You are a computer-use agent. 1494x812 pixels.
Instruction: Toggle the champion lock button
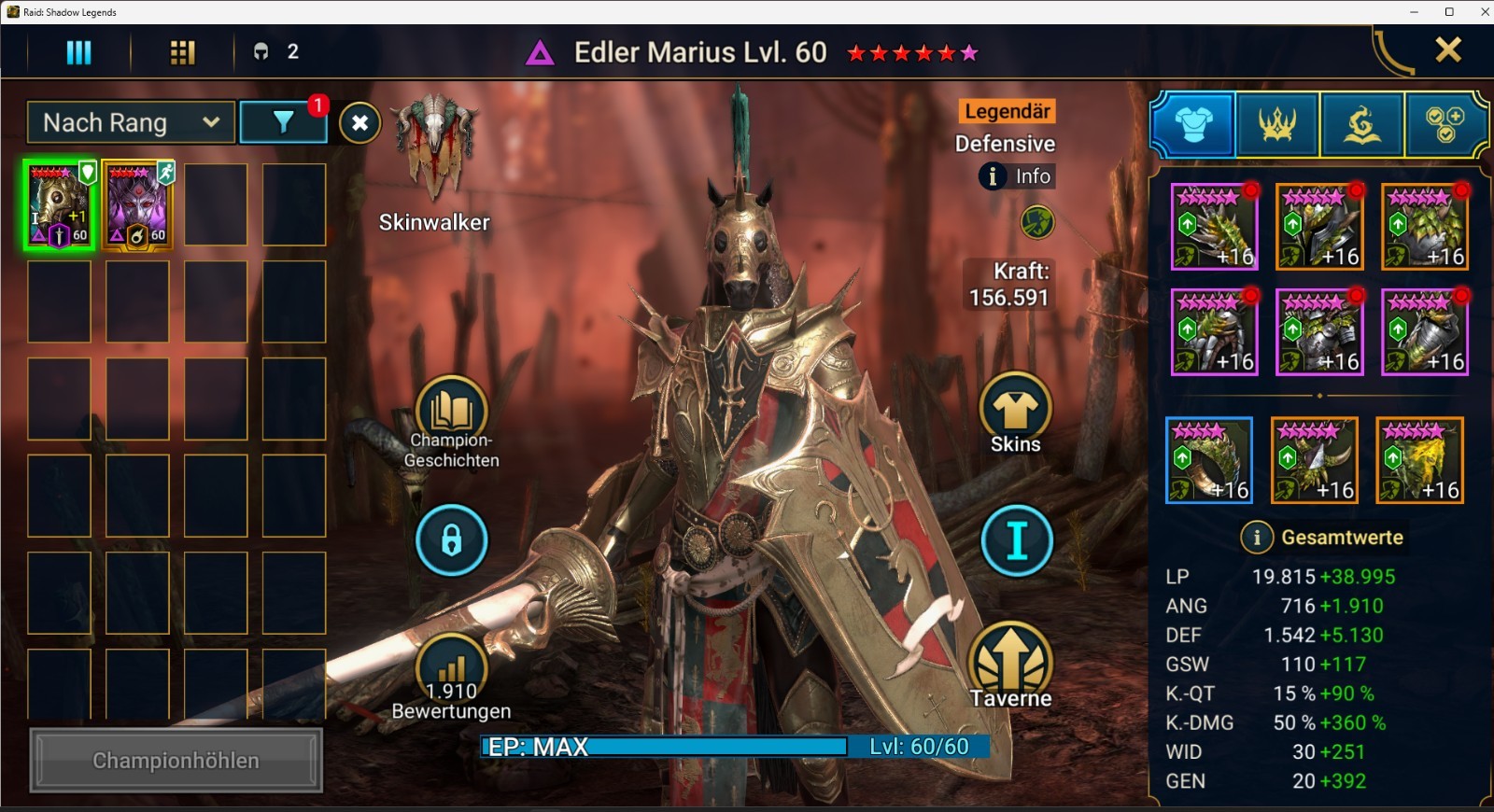click(x=451, y=540)
